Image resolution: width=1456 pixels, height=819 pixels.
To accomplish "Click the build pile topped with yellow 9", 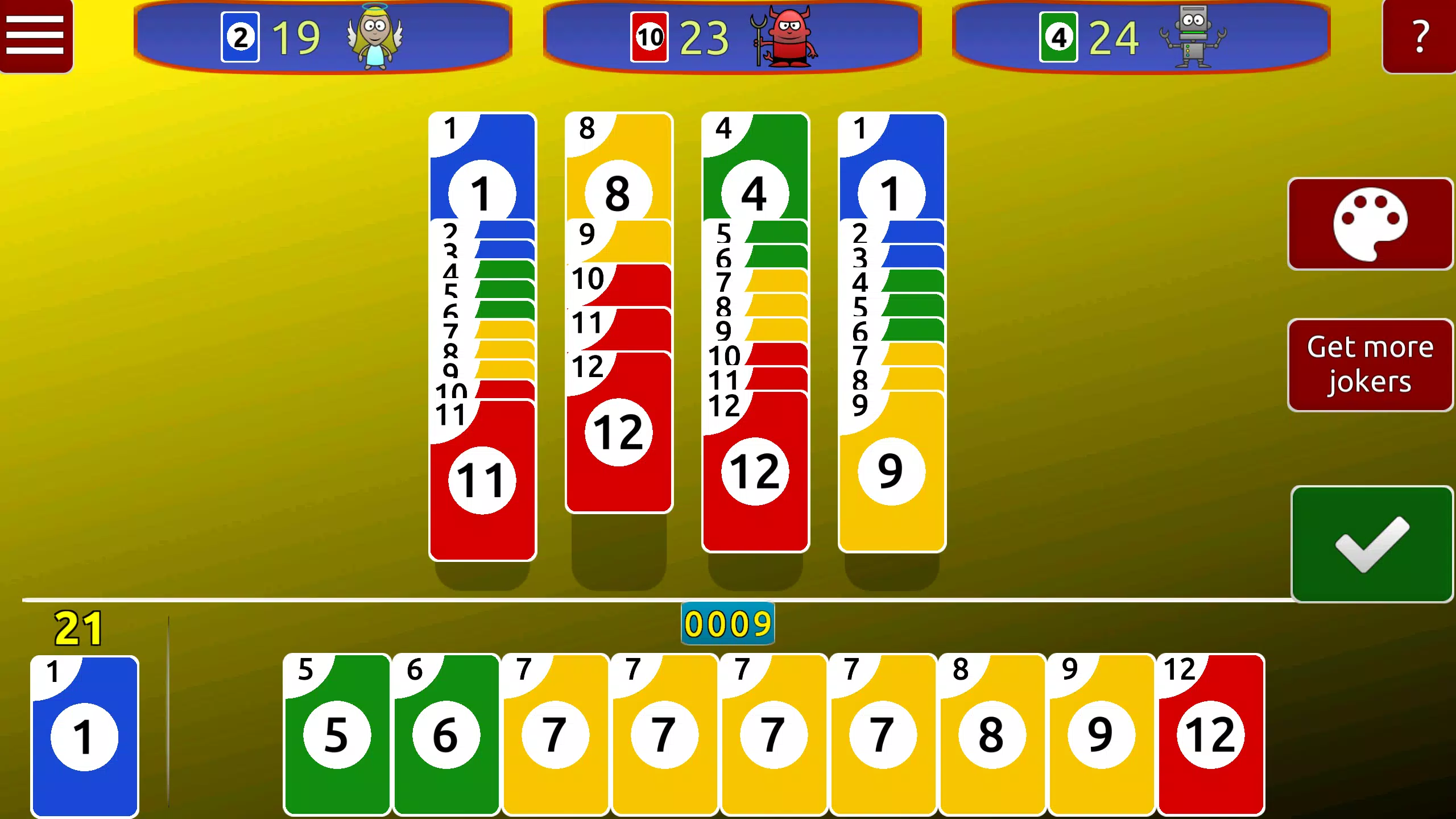I will click(x=891, y=472).
